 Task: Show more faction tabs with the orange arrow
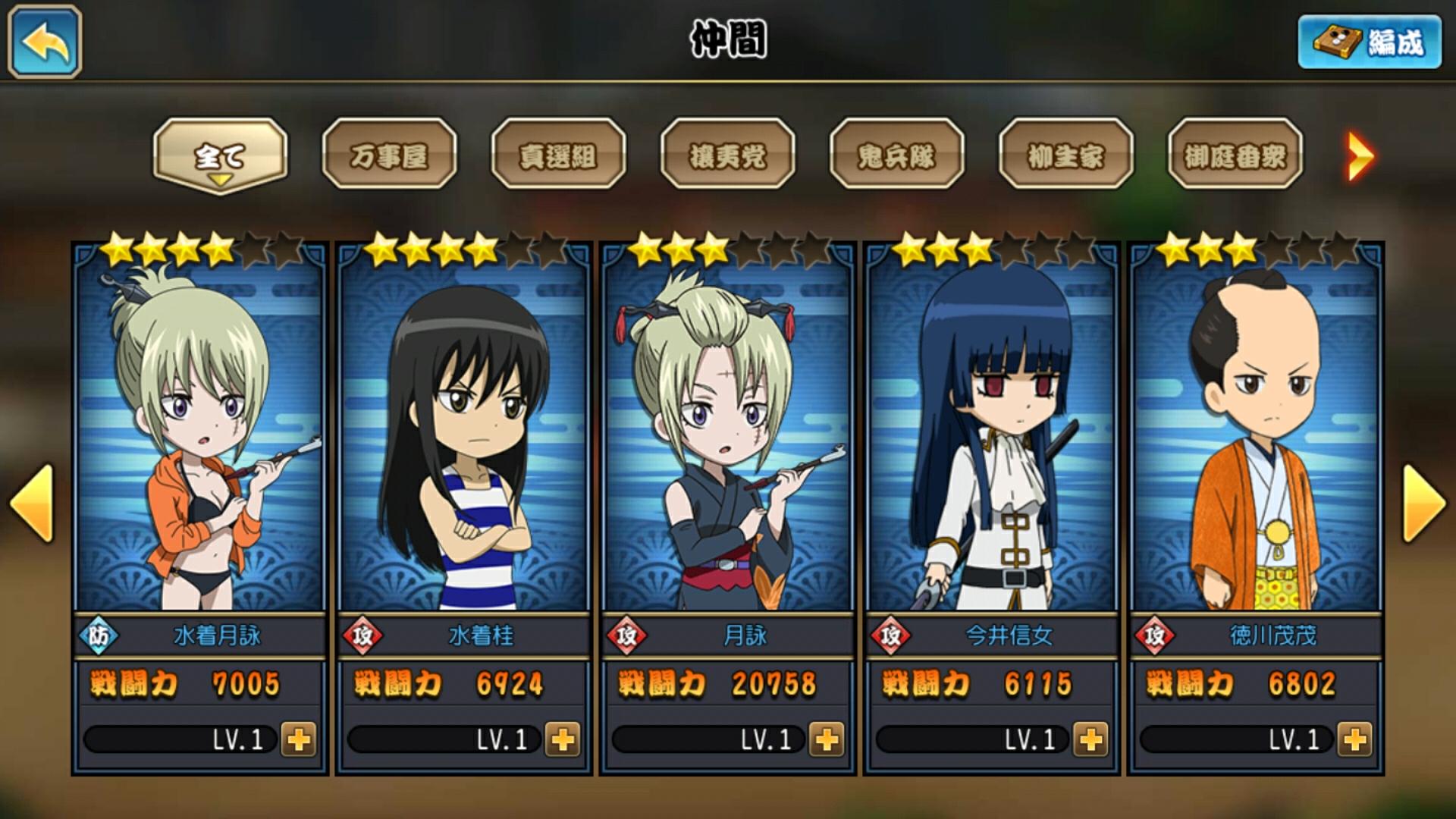[x=1360, y=157]
